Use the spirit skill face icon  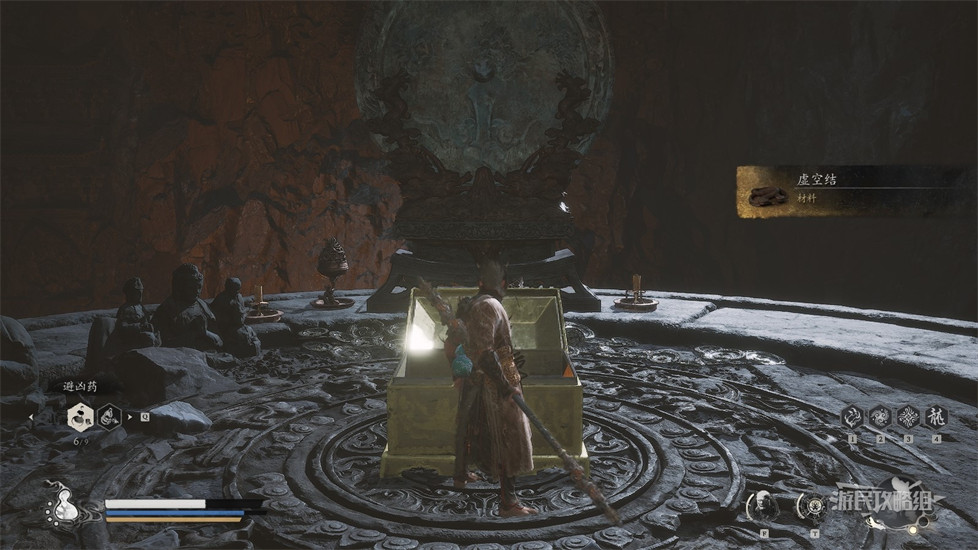(764, 506)
